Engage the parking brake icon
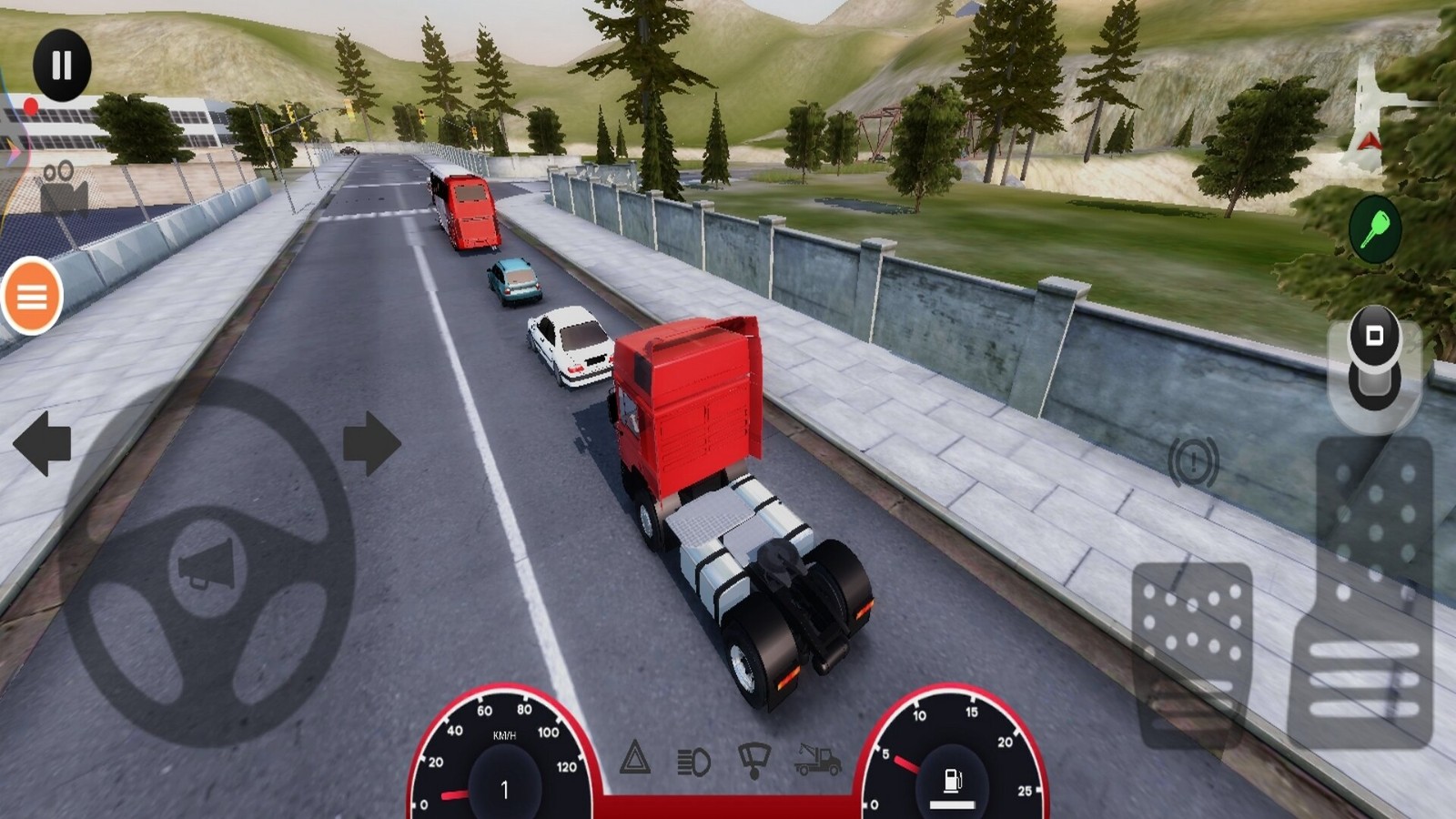The width and height of the screenshot is (1456, 819). (1193, 461)
